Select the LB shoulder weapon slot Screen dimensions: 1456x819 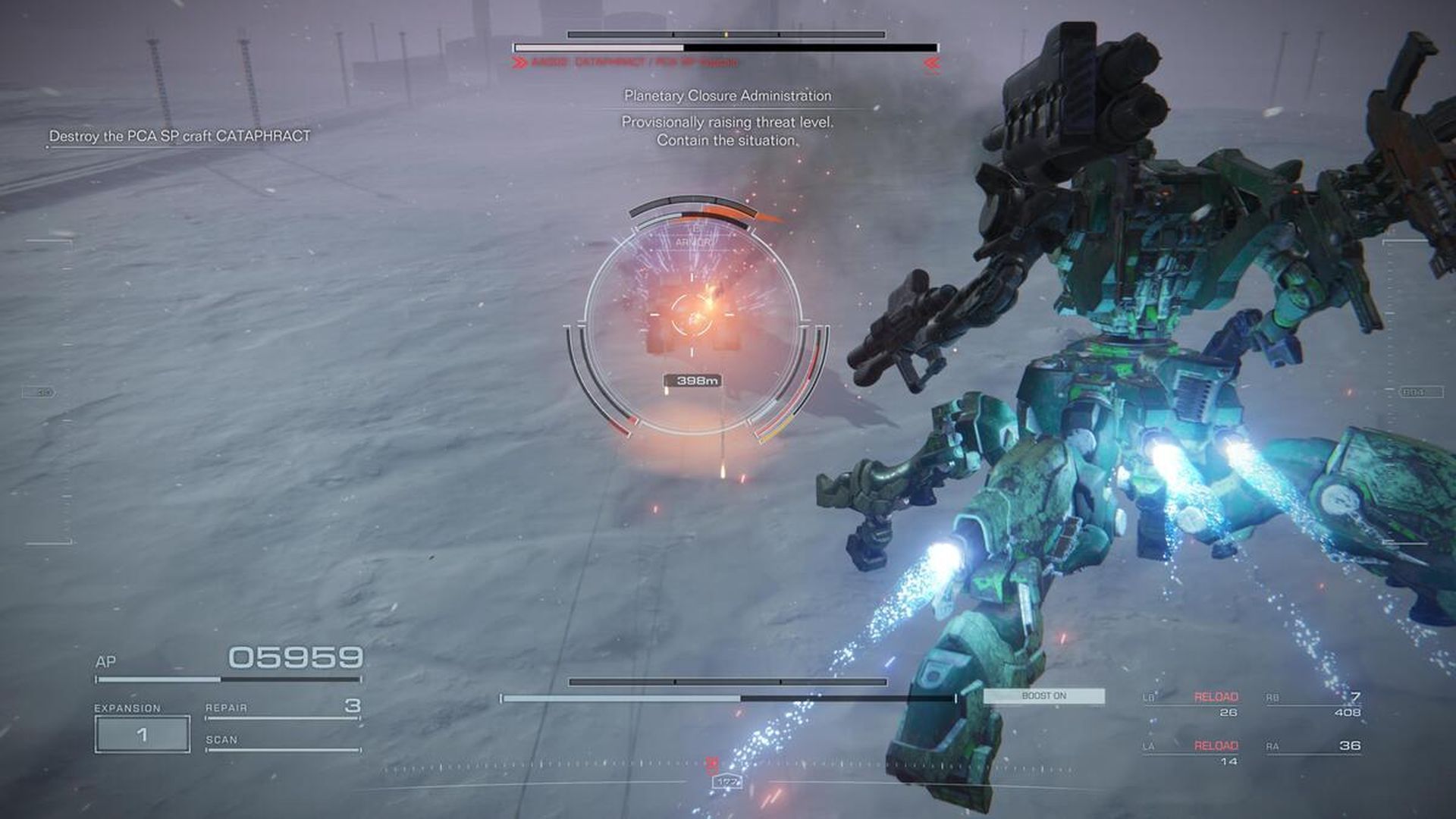point(1191,704)
